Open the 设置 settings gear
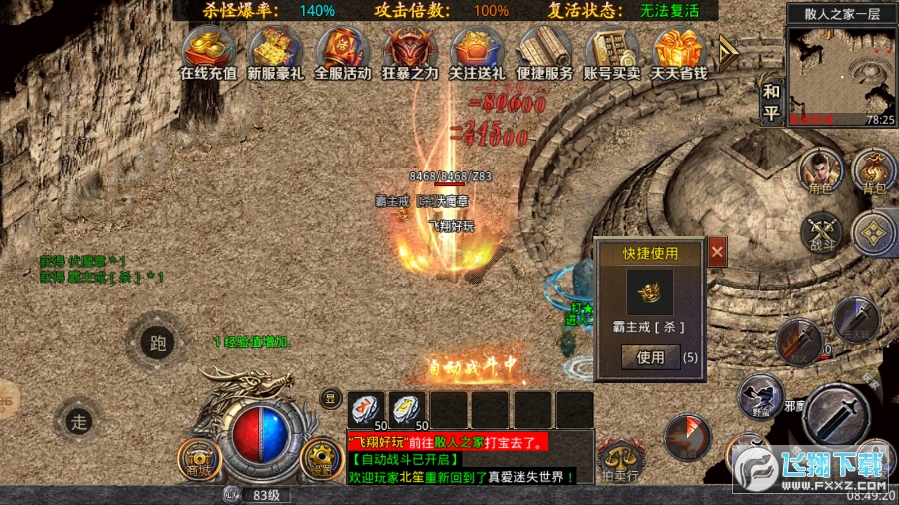The image size is (899, 505). coord(322,458)
